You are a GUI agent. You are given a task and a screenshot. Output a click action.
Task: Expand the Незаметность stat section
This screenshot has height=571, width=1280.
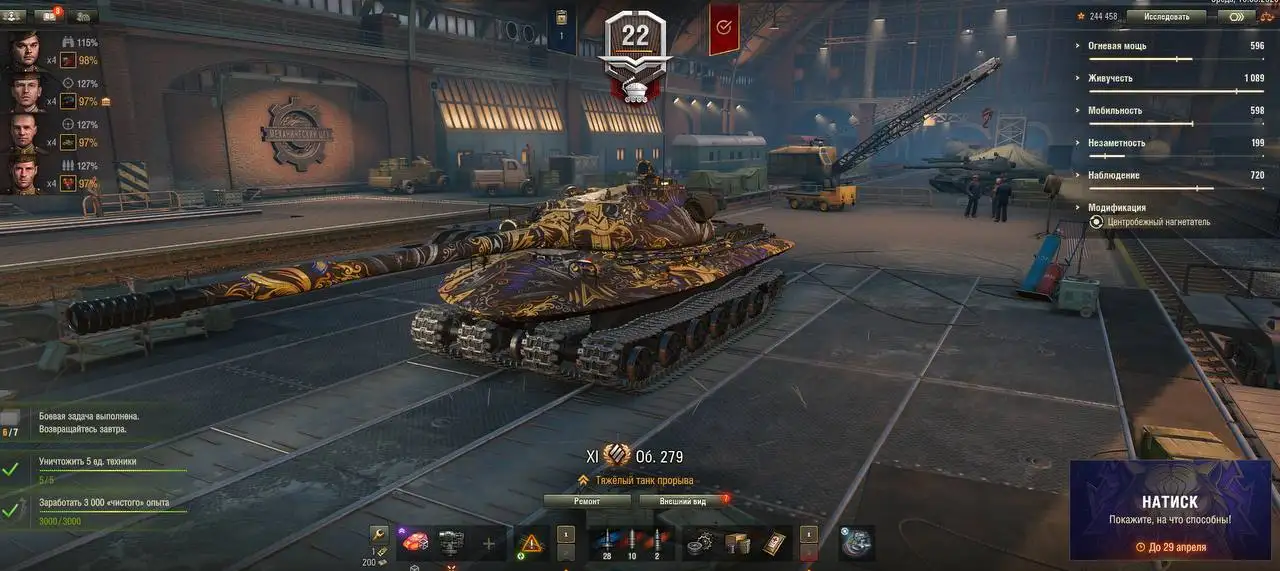point(1117,143)
